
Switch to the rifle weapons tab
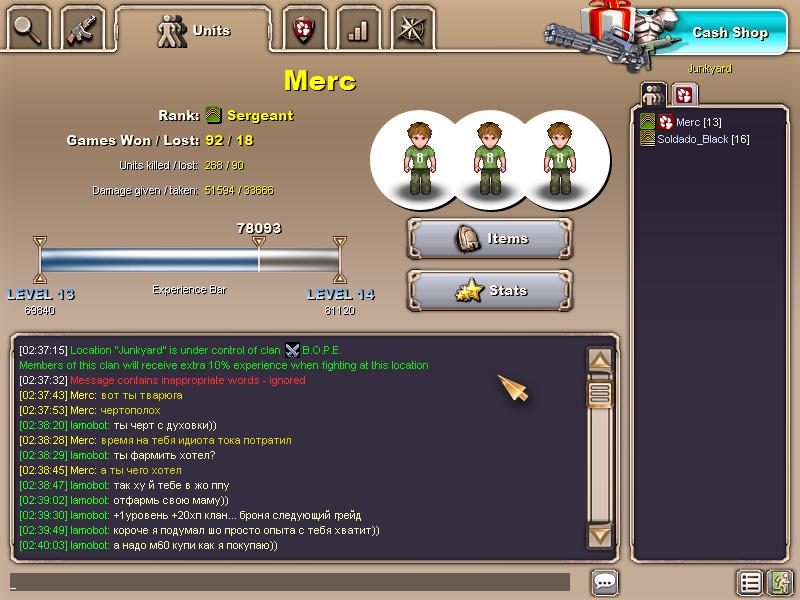click(x=82, y=30)
